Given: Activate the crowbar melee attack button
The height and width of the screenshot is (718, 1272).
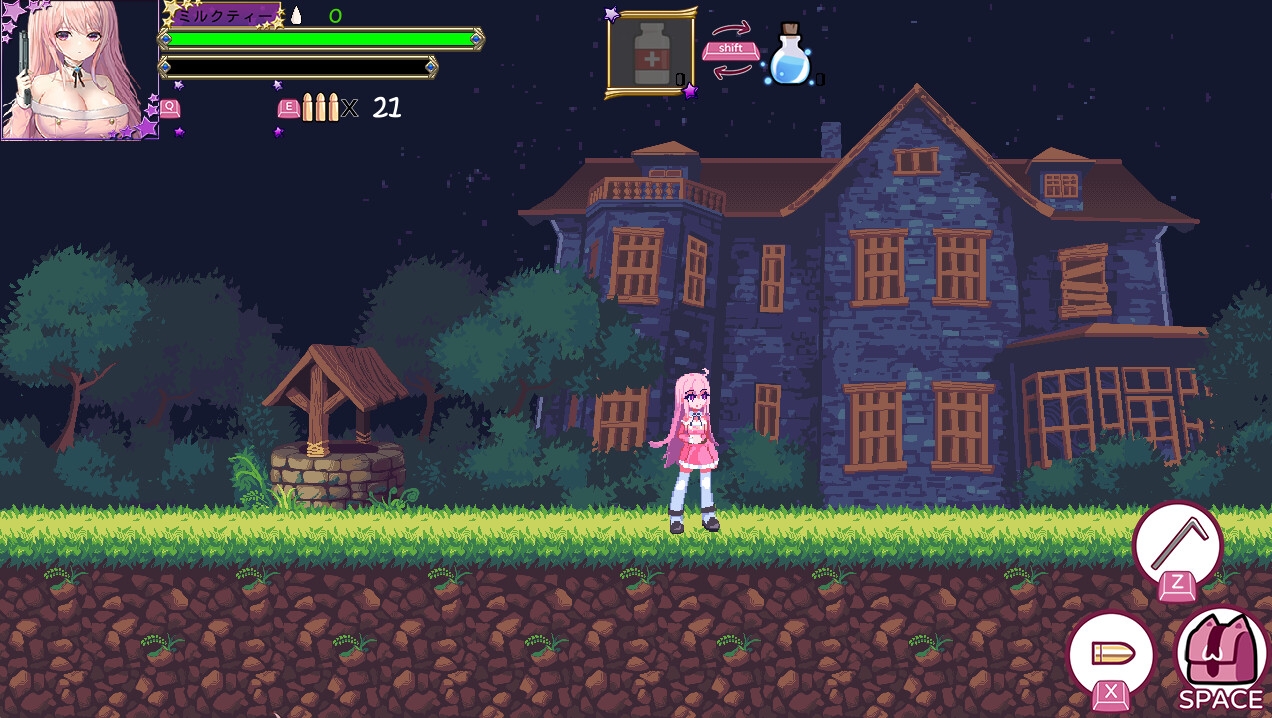Looking at the screenshot, I should point(1177,545).
